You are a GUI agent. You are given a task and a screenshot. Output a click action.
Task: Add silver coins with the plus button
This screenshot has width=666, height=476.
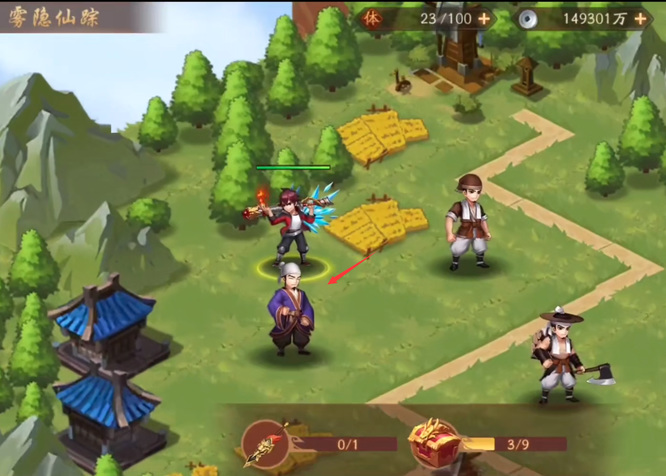click(x=639, y=18)
